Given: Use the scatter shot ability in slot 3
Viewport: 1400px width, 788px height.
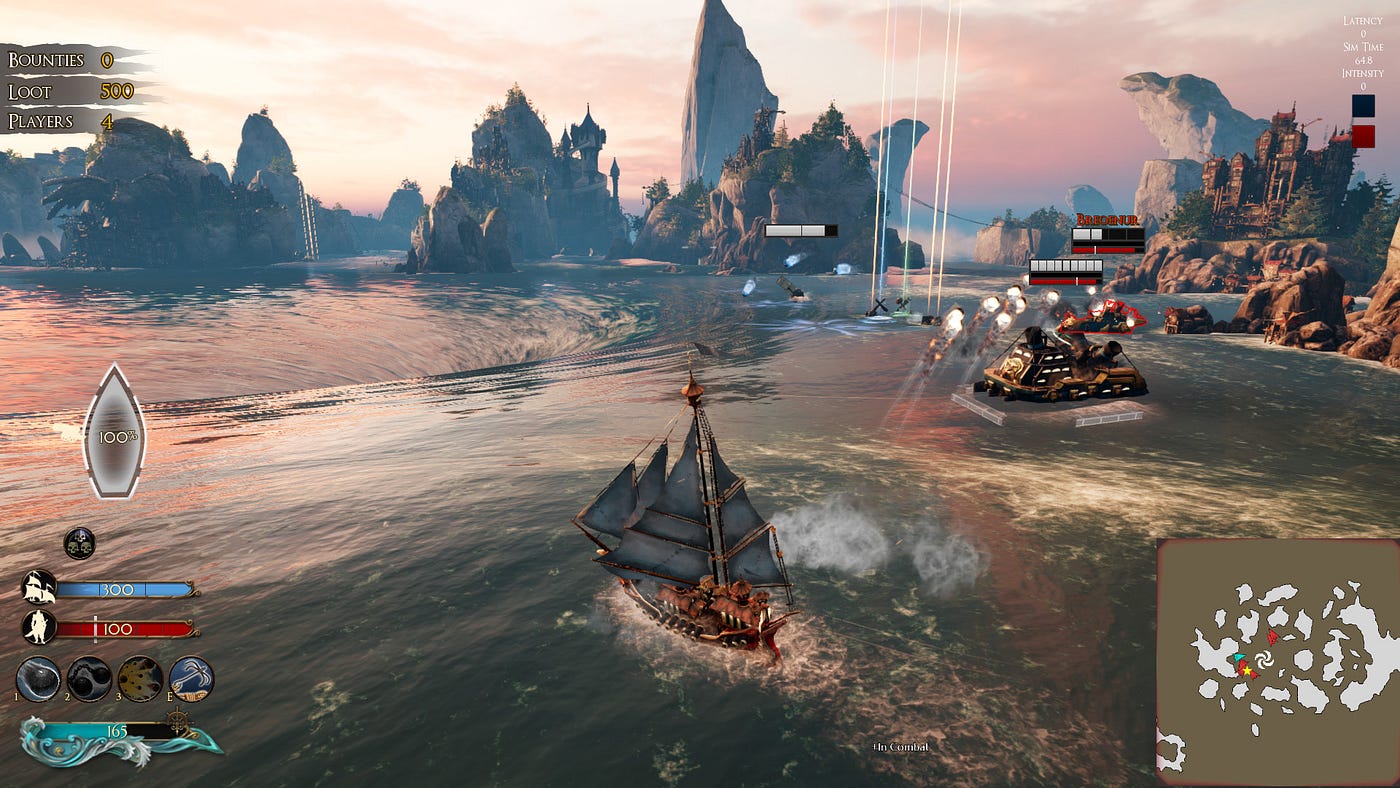Looking at the screenshot, I should click(140, 678).
